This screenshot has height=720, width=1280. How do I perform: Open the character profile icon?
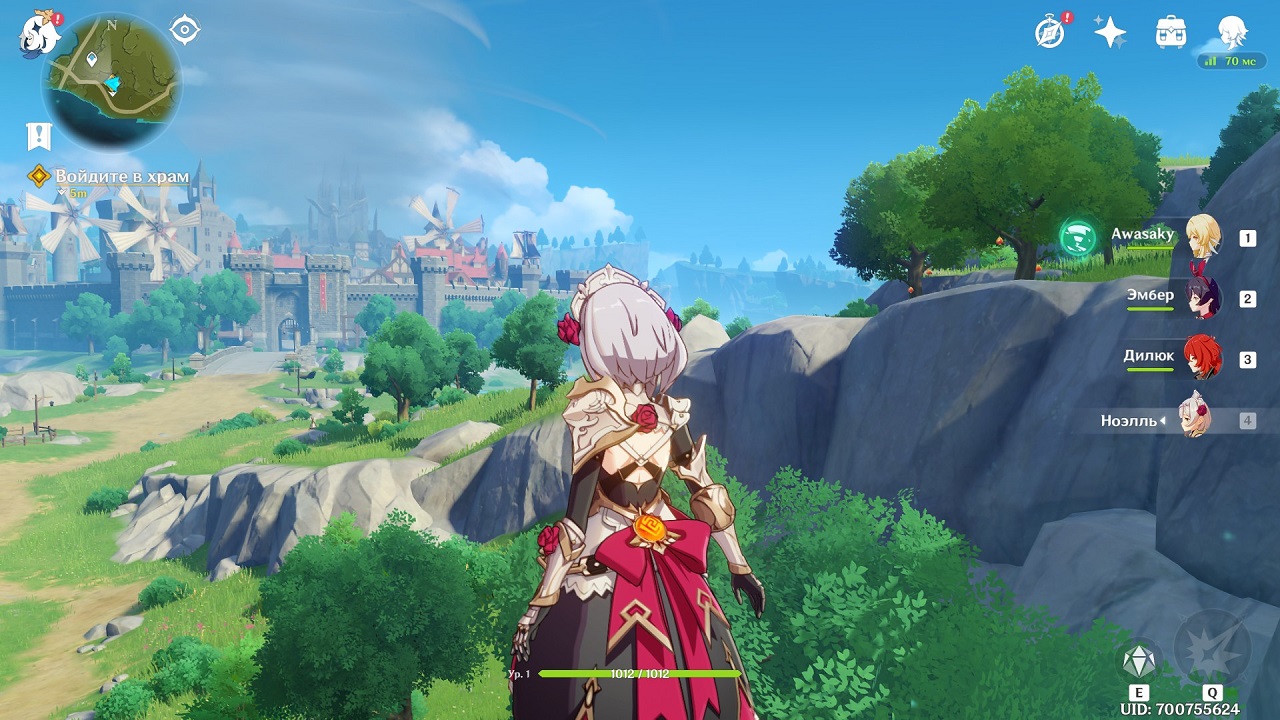pyautogui.click(x=1232, y=32)
